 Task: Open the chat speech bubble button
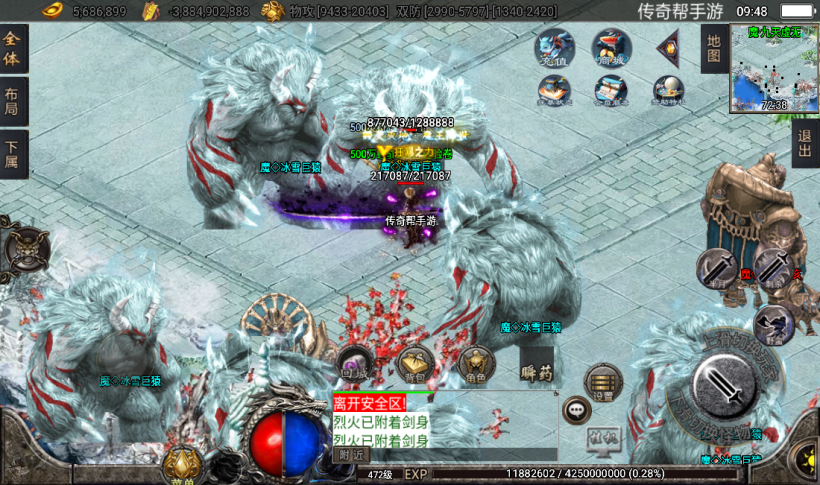point(576,409)
